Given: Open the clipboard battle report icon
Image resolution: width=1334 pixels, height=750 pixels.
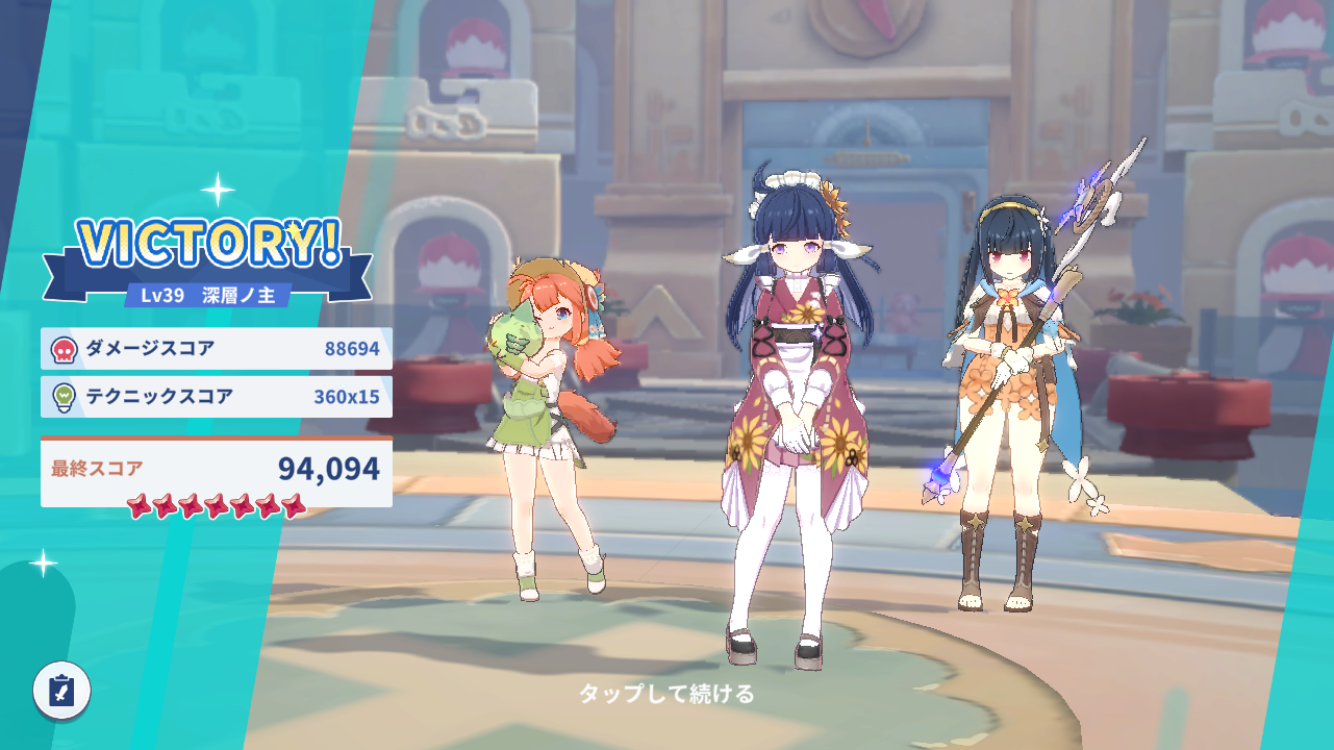Looking at the screenshot, I should point(62,691).
